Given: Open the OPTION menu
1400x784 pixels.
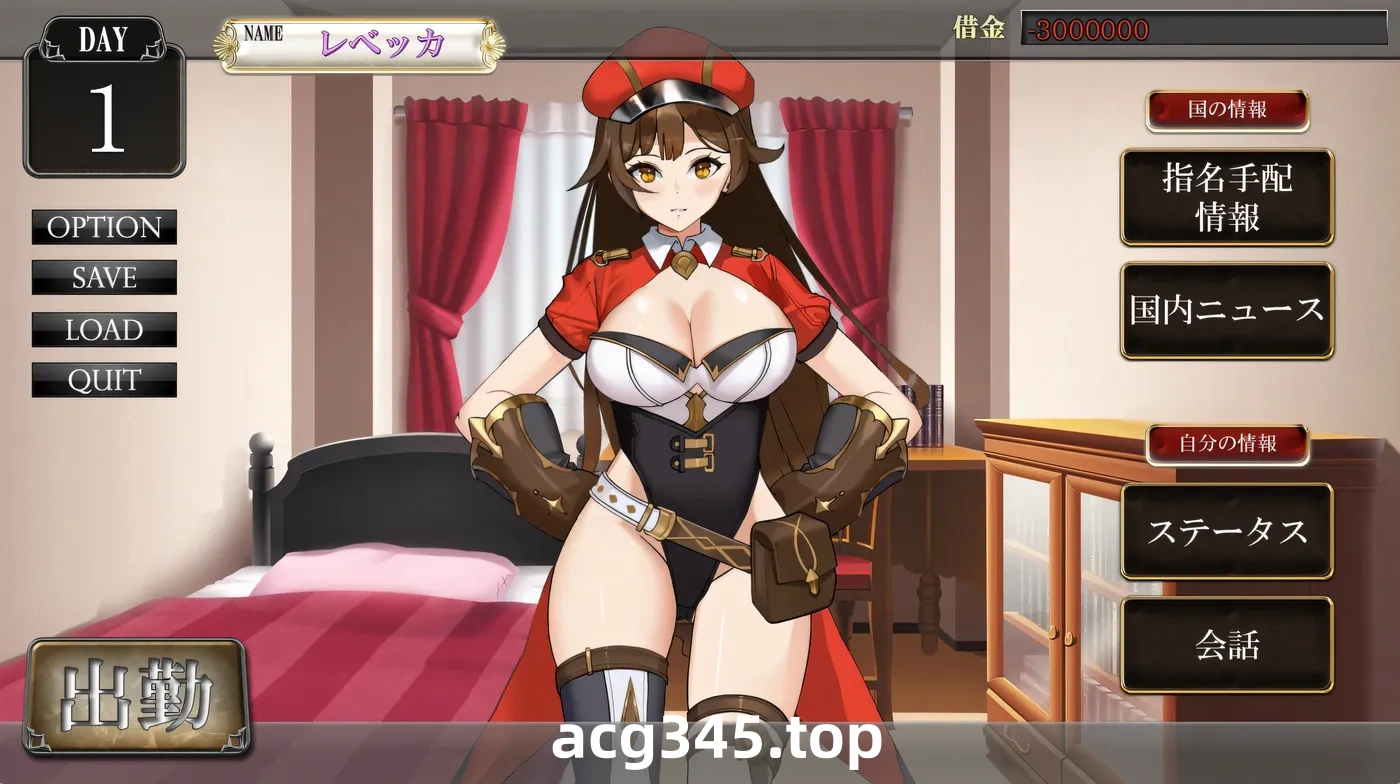Looking at the screenshot, I should [x=104, y=228].
